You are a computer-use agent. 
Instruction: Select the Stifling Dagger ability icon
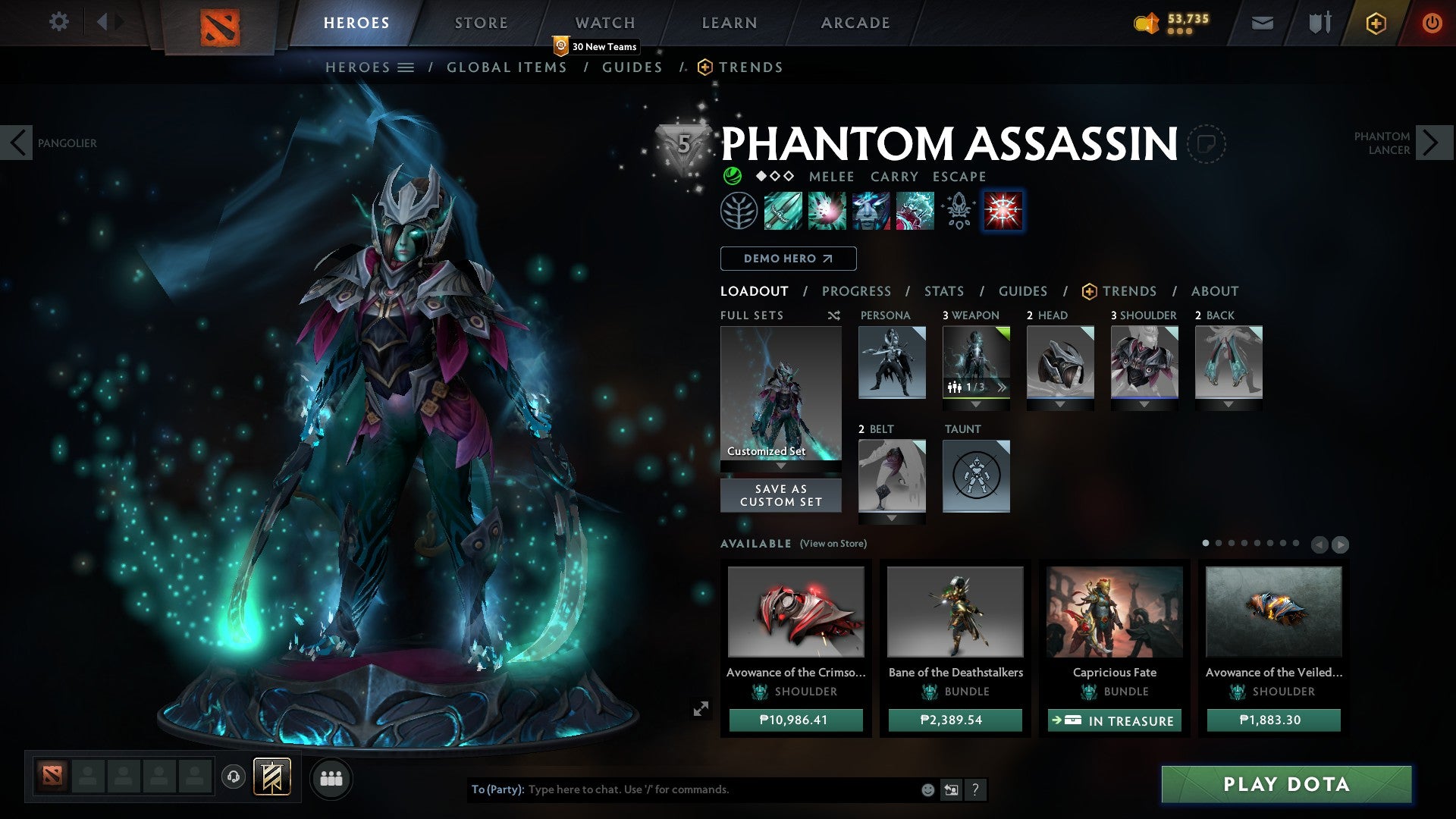pos(783,211)
